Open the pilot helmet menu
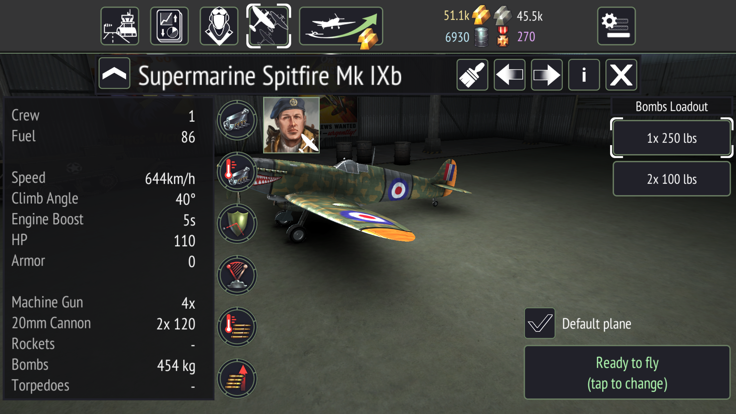Screen dimensions: 736x414 tap(218, 26)
